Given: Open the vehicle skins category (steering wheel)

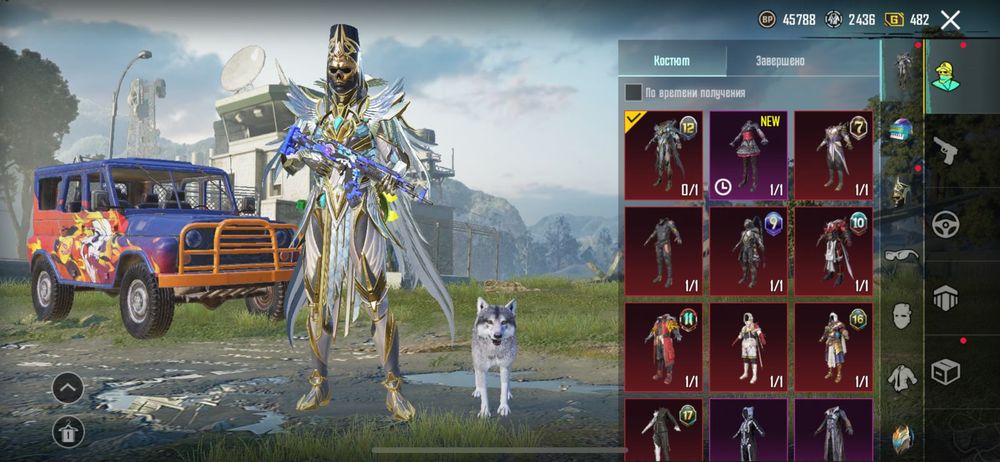Looking at the screenshot, I should point(945,224).
